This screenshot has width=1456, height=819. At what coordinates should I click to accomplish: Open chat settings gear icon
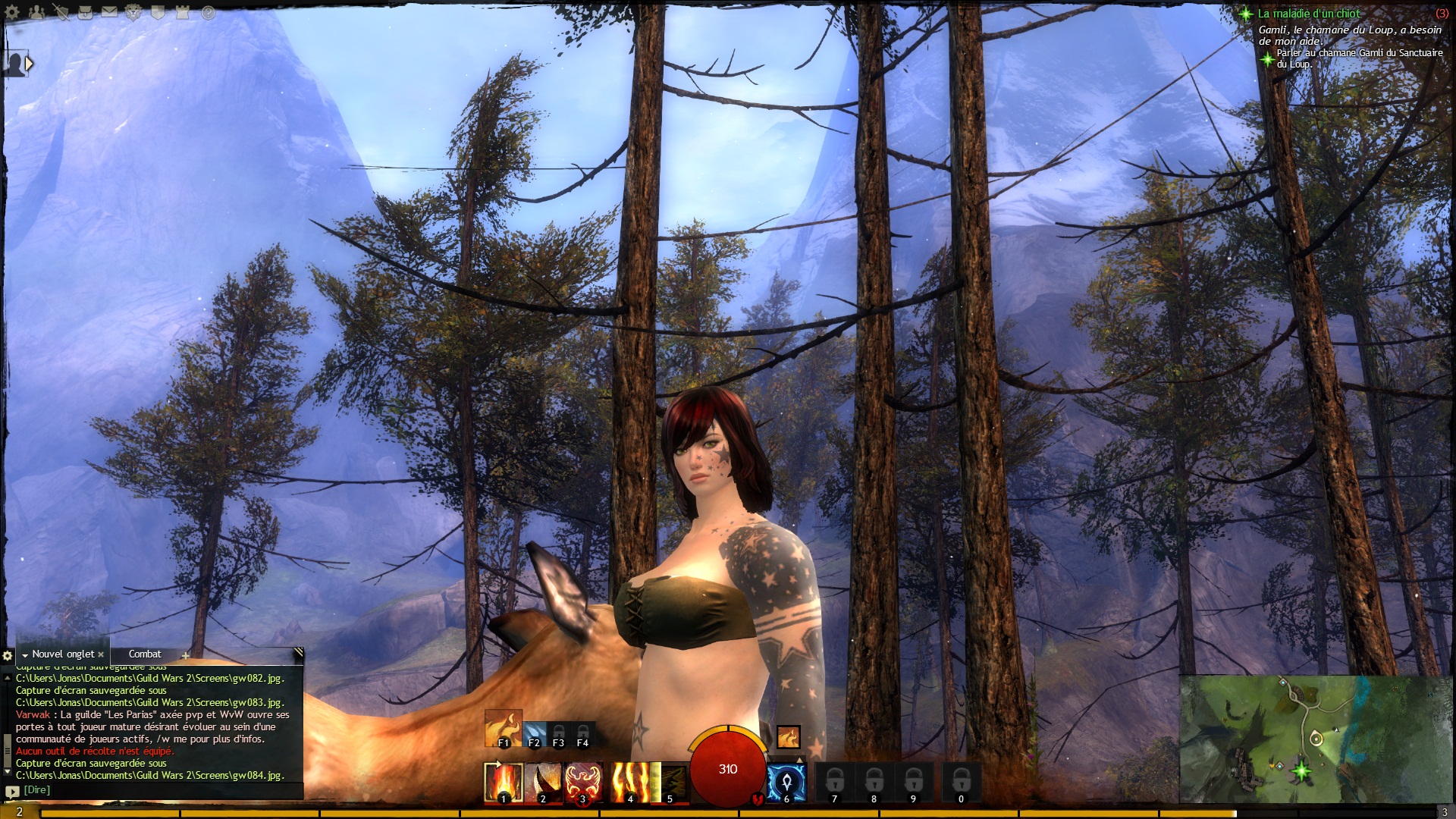(8, 655)
